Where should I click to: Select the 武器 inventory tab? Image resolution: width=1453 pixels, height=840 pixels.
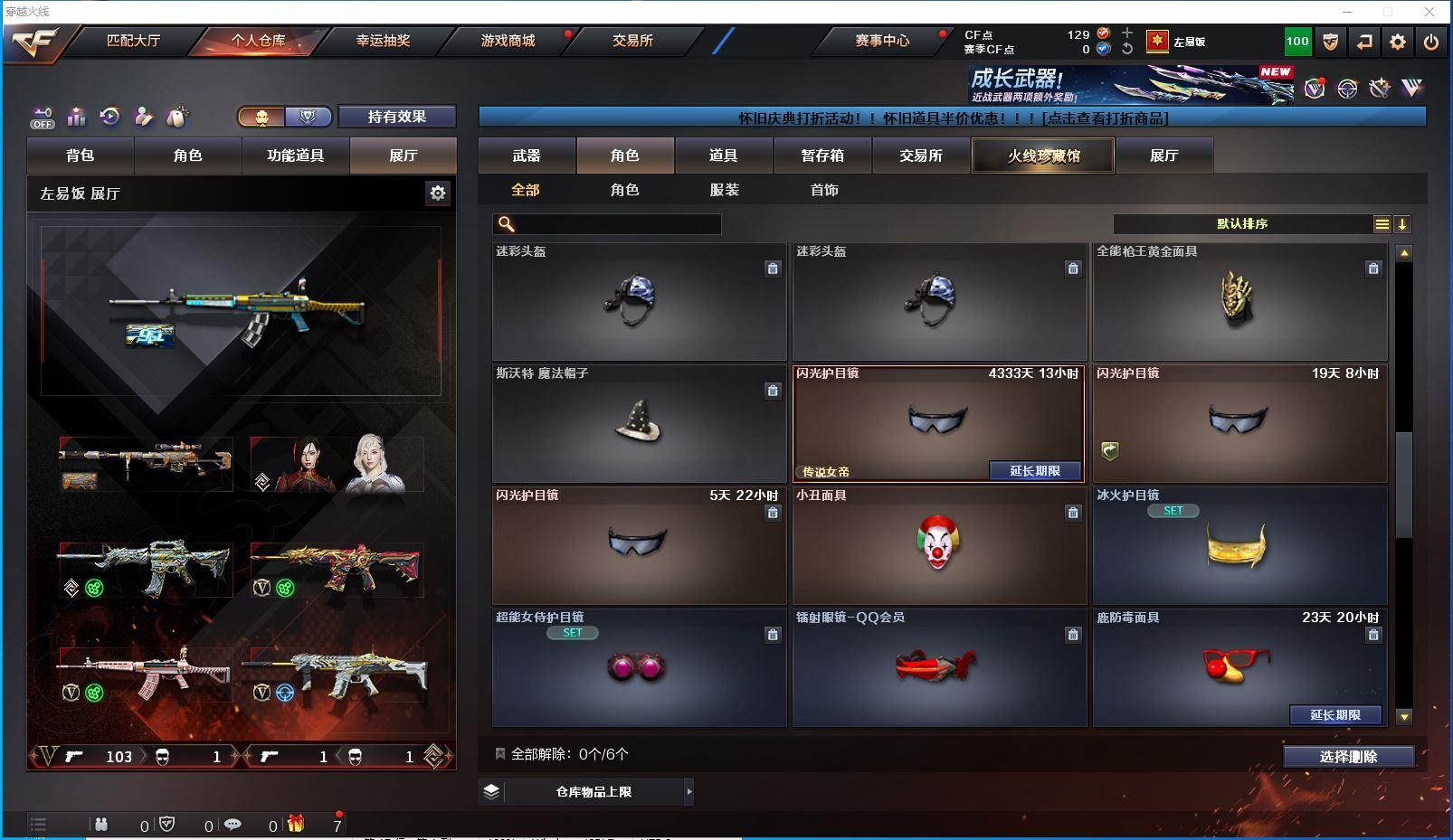(527, 156)
